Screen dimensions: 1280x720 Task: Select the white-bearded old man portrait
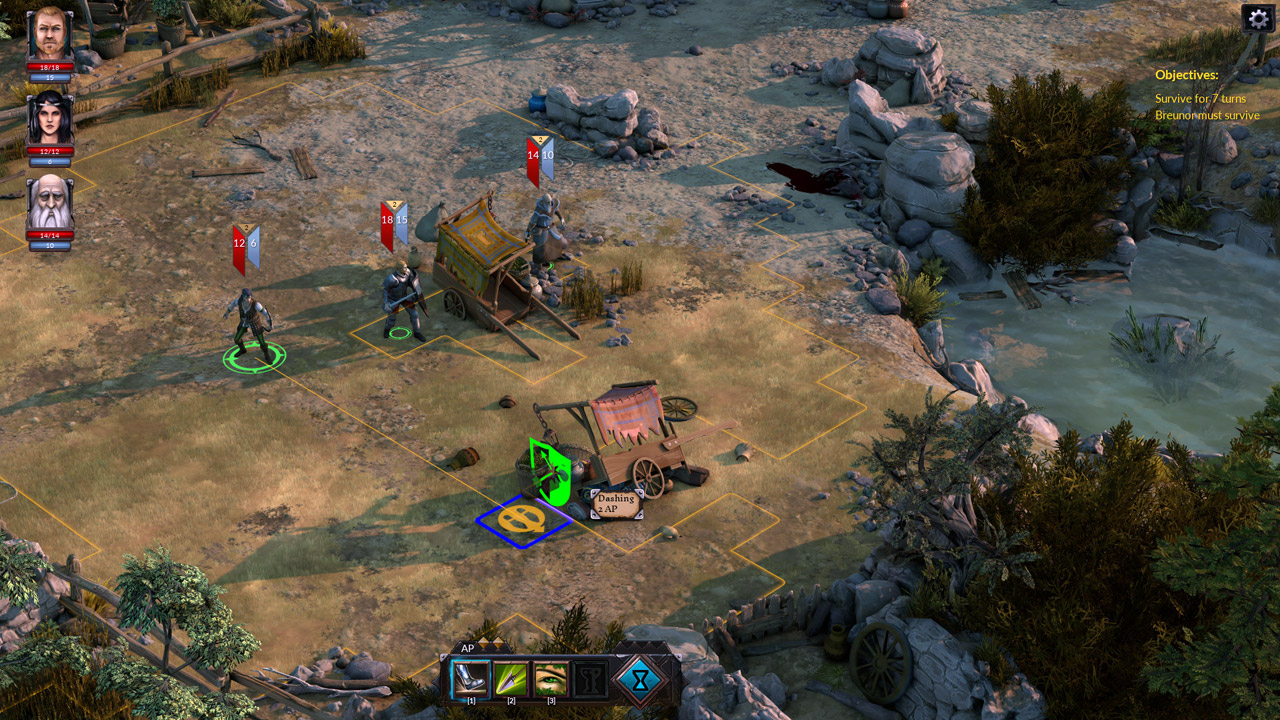point(49,203)
